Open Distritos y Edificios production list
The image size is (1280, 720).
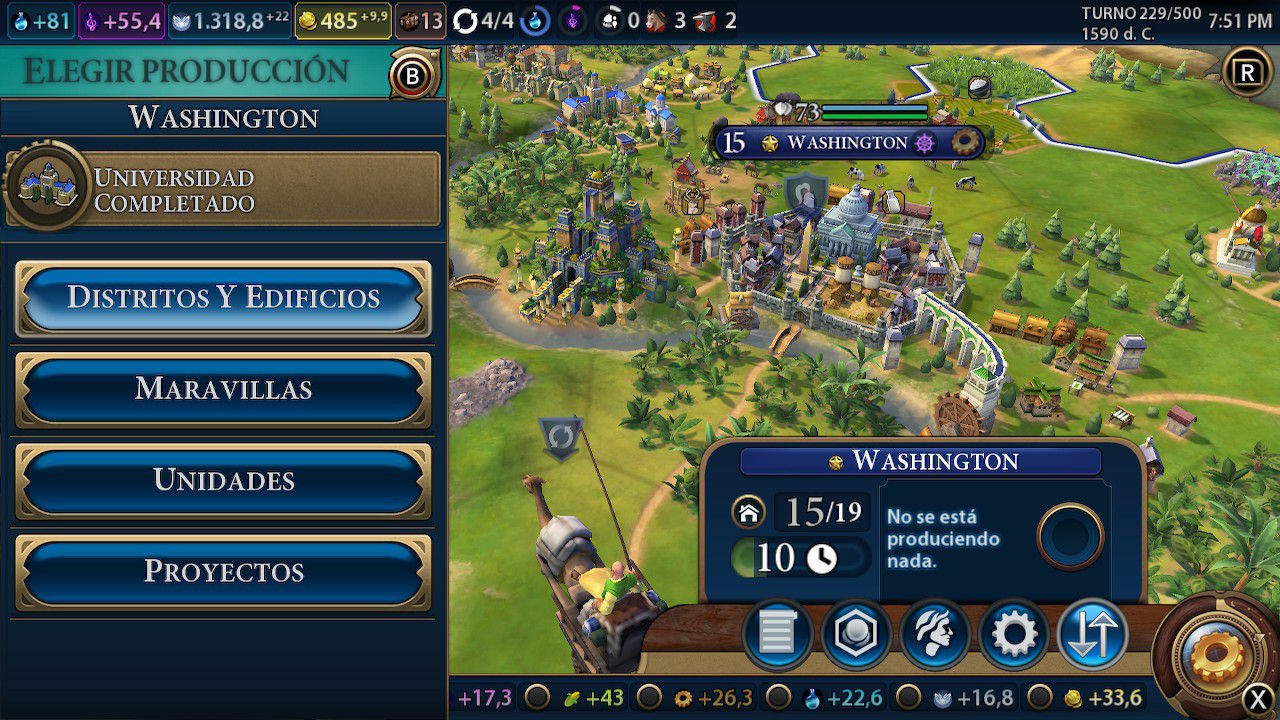(x=223, y=298)
